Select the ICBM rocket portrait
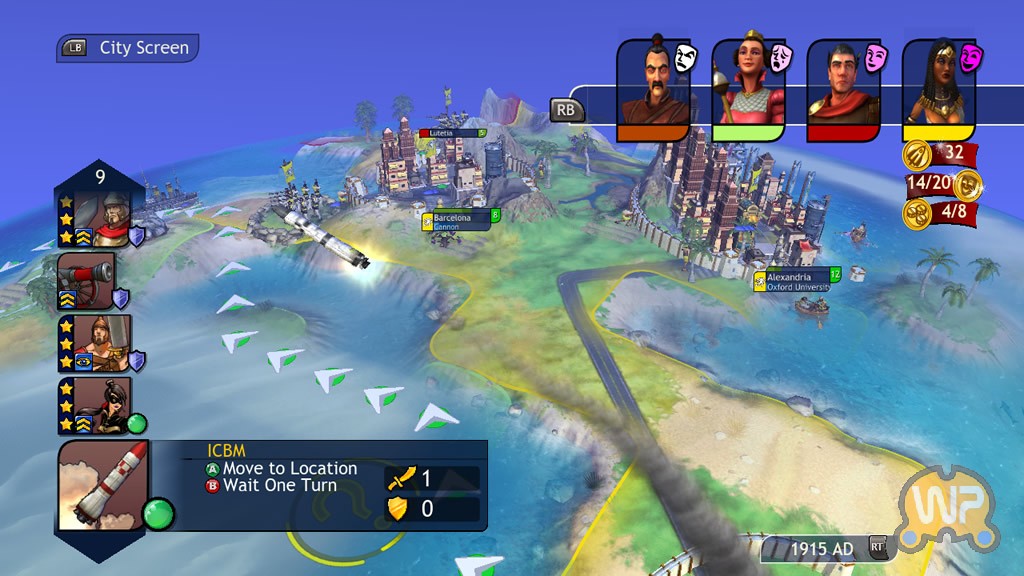Viewport: 1024px width, 576px height. pos(103,487)
